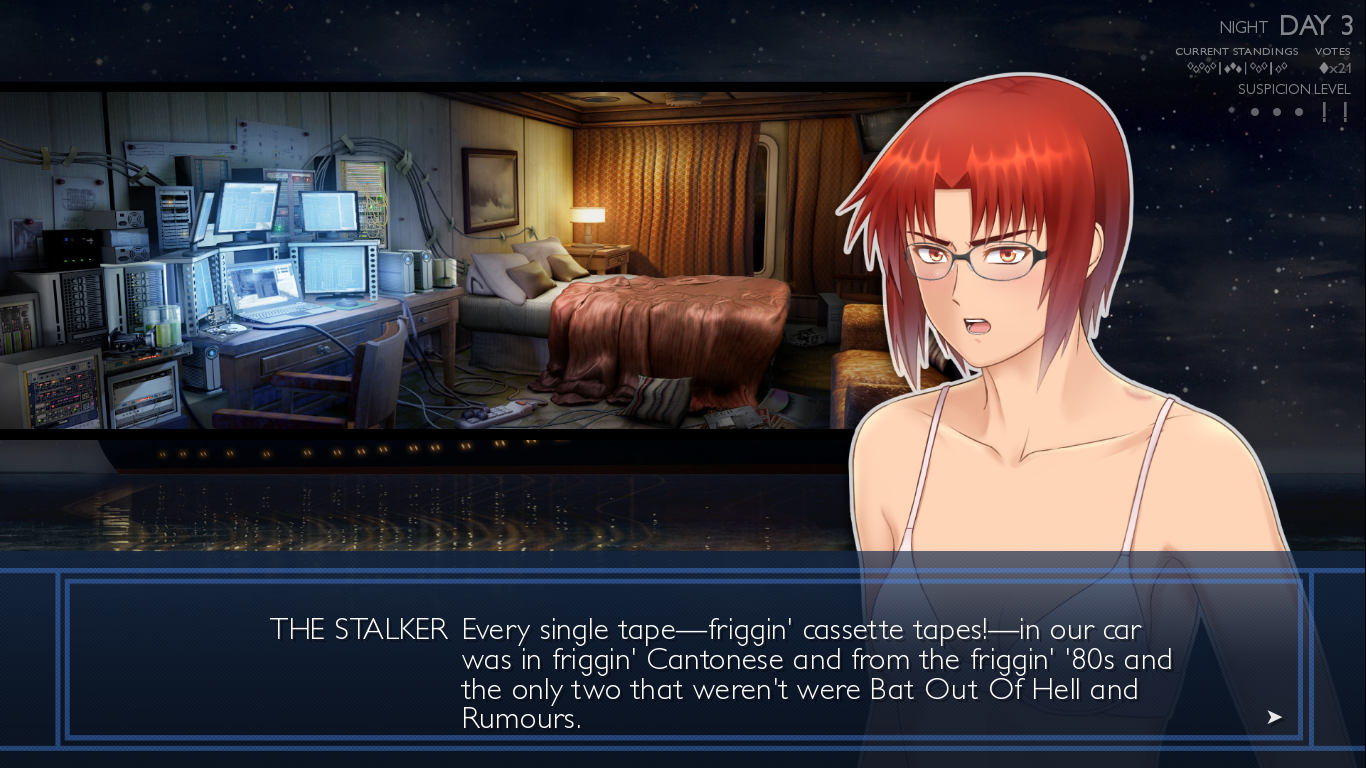
Task: Select the first diamond cluster under Current Standings
Action: pyautogui.click(x=1200, y=68)
